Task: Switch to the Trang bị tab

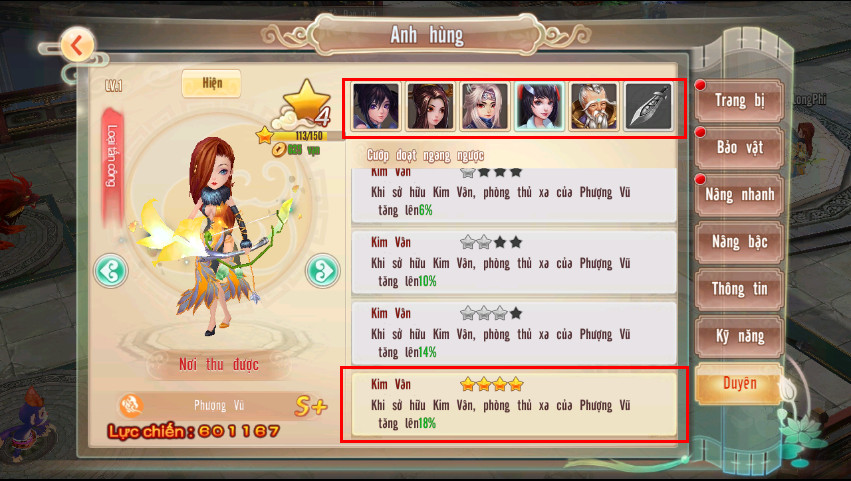Action: pos(739,100)
